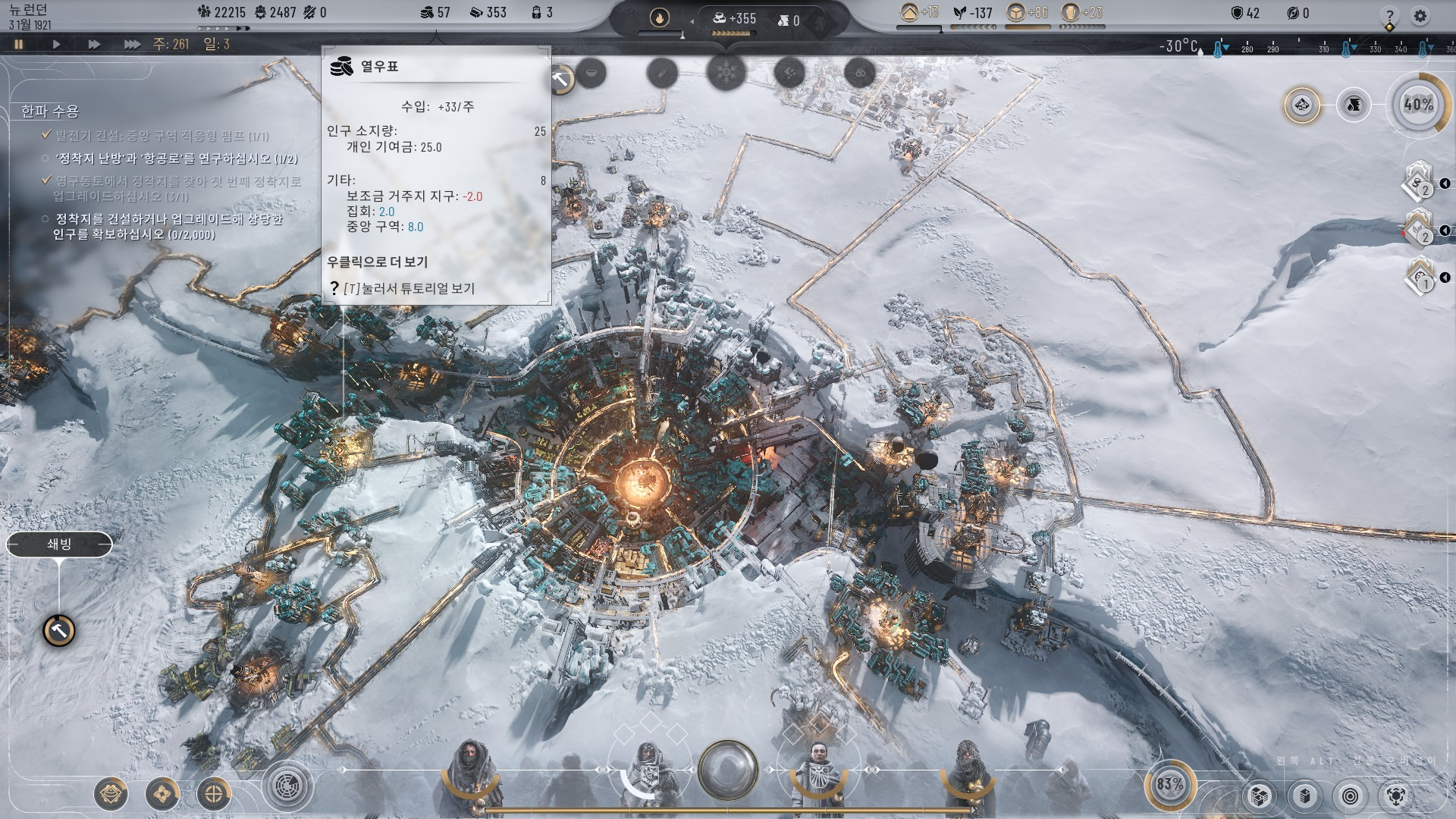Set game speed to normal play
The width and height of the screenshot is (1456, 819).
point(56,45)
